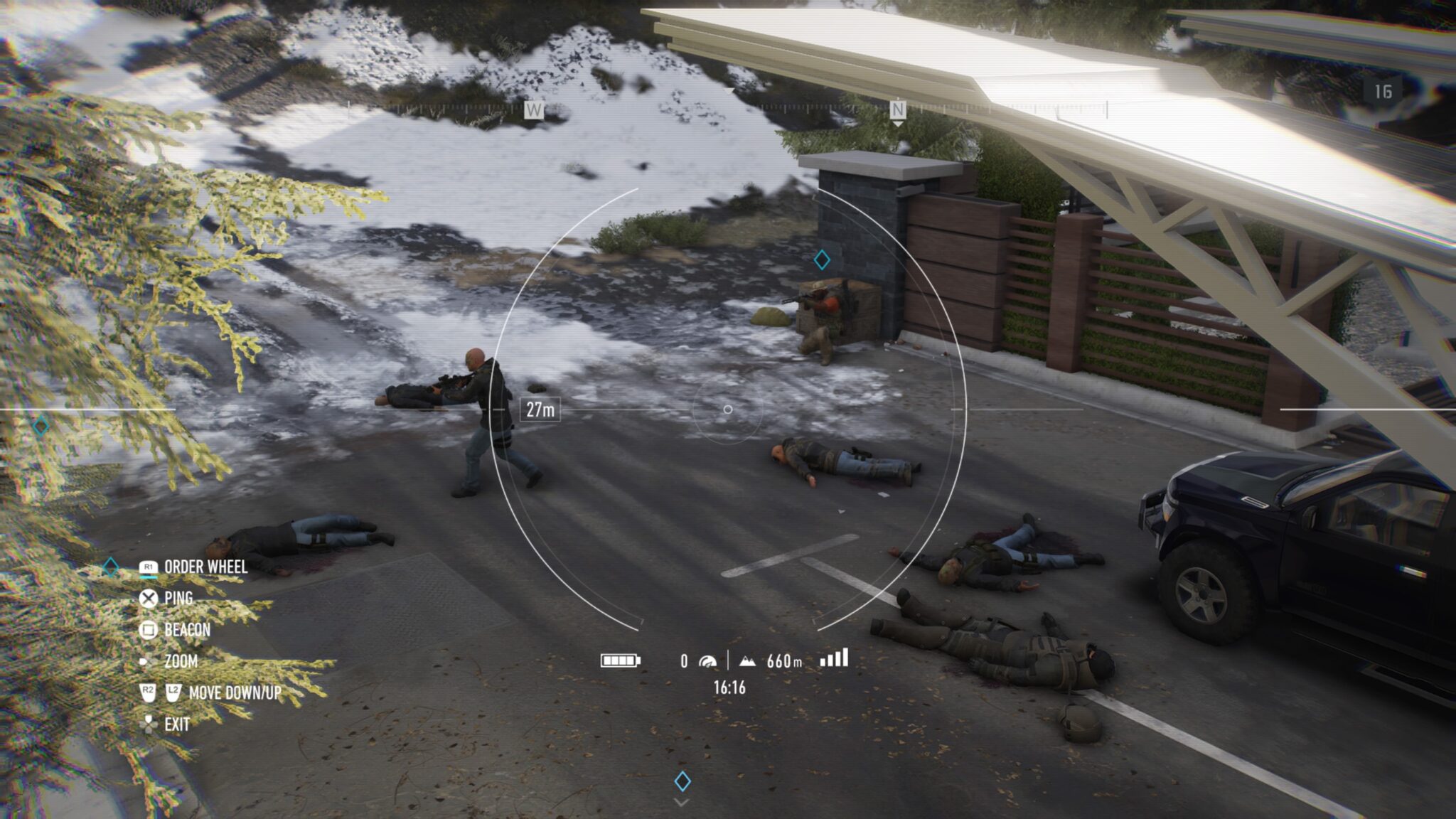This screenshot has width=1456, height=819.
Task: Click the 27m distance tag near the player
Action: pos(542,408)
